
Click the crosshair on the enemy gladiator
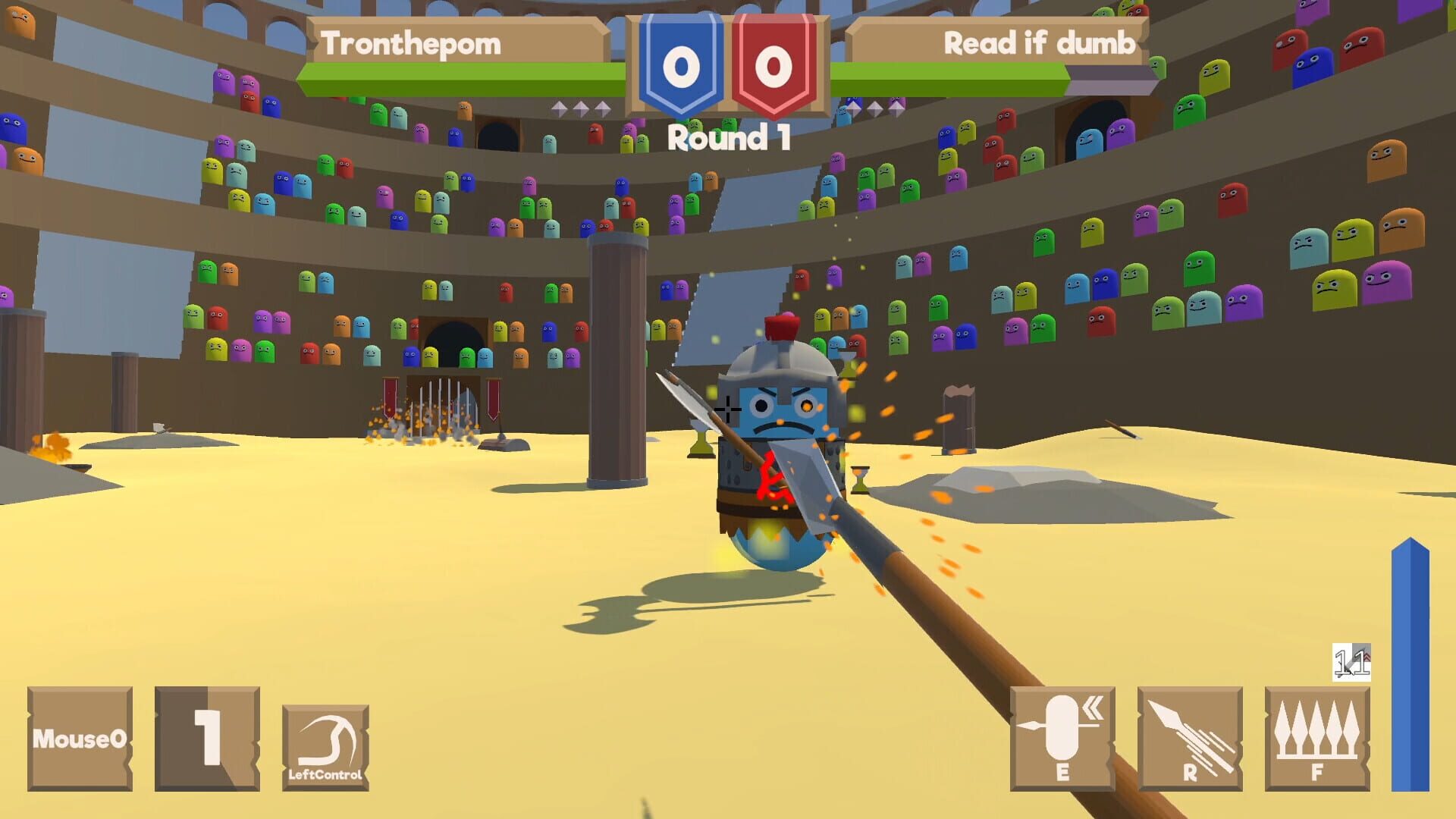726,409
